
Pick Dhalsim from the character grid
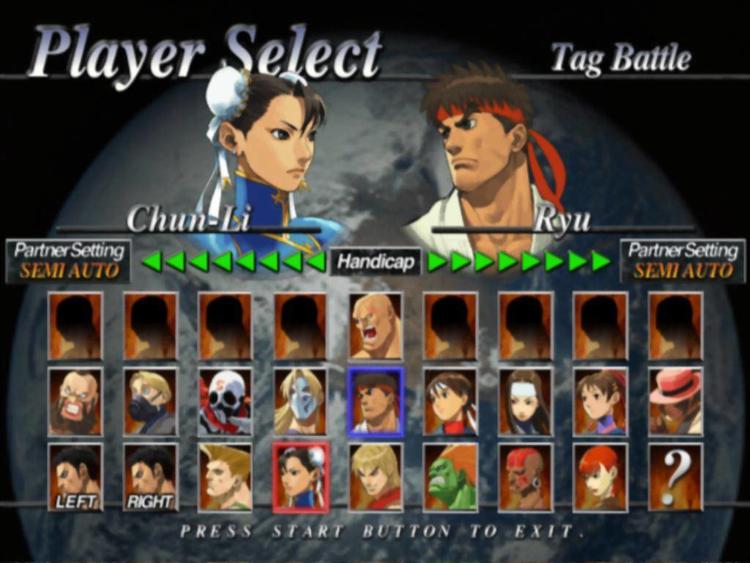525,476
